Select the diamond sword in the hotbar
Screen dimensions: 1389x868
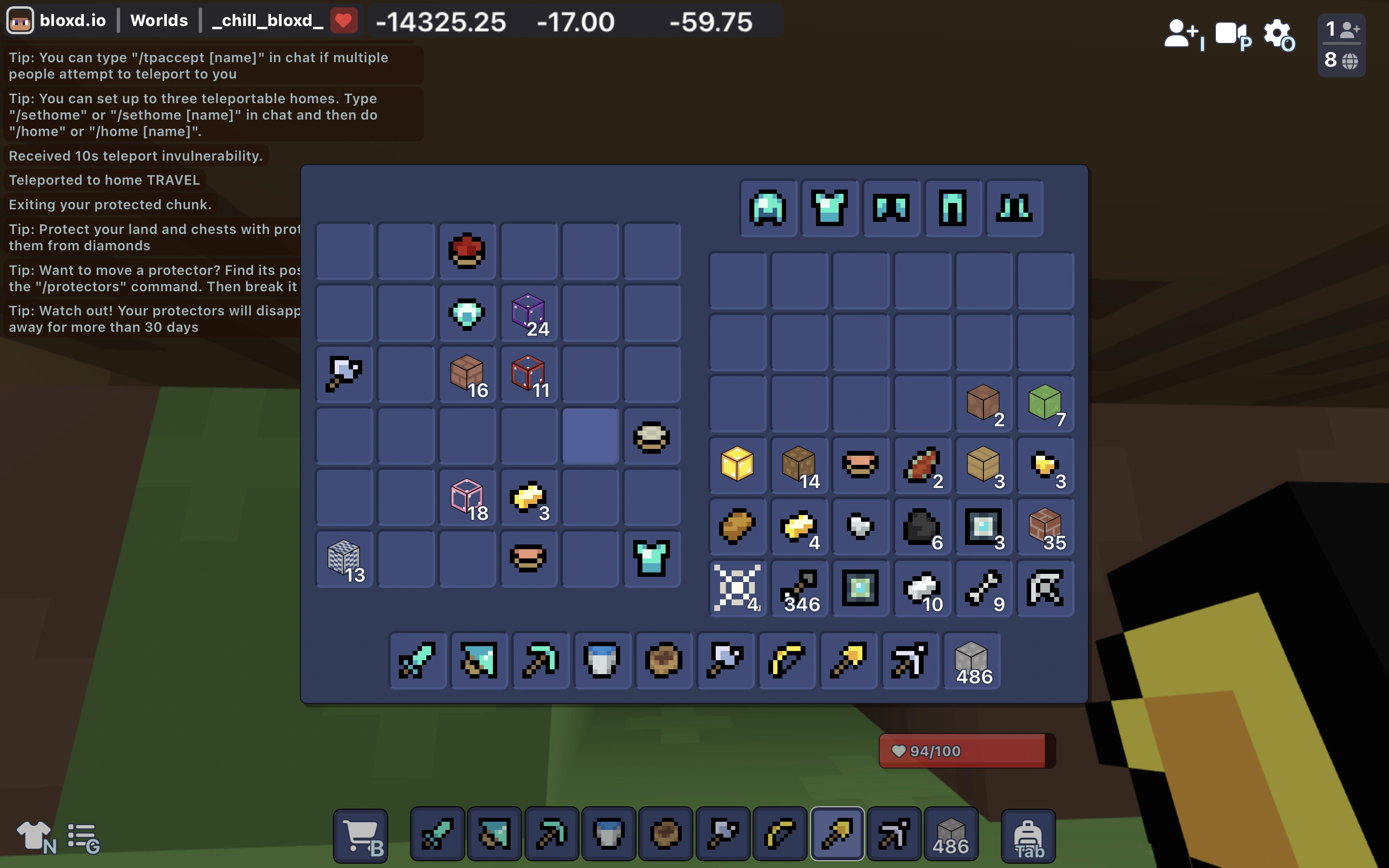click(436, 834)
